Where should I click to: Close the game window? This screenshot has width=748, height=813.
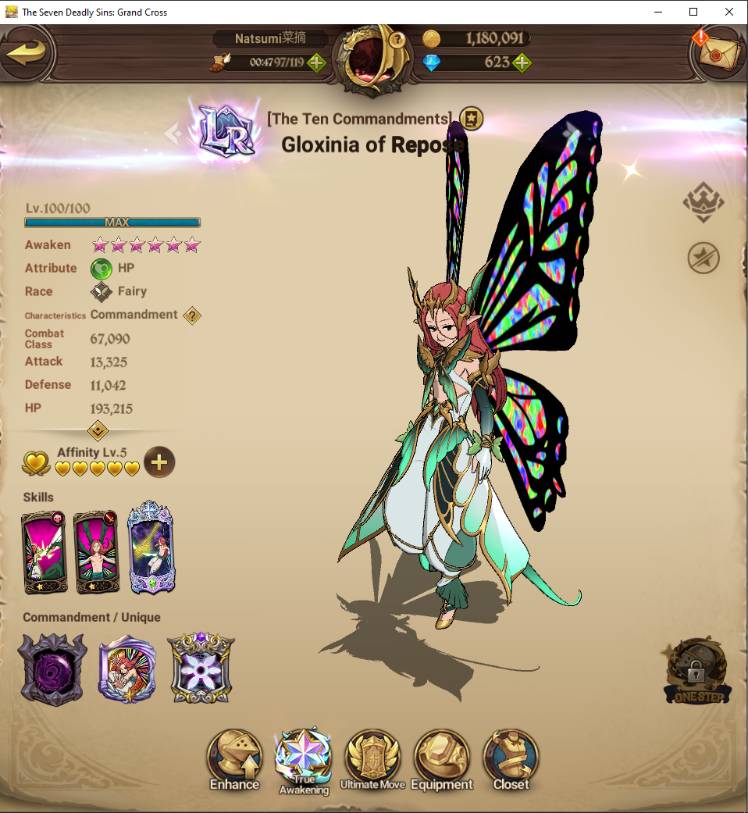tap(728, 12)
